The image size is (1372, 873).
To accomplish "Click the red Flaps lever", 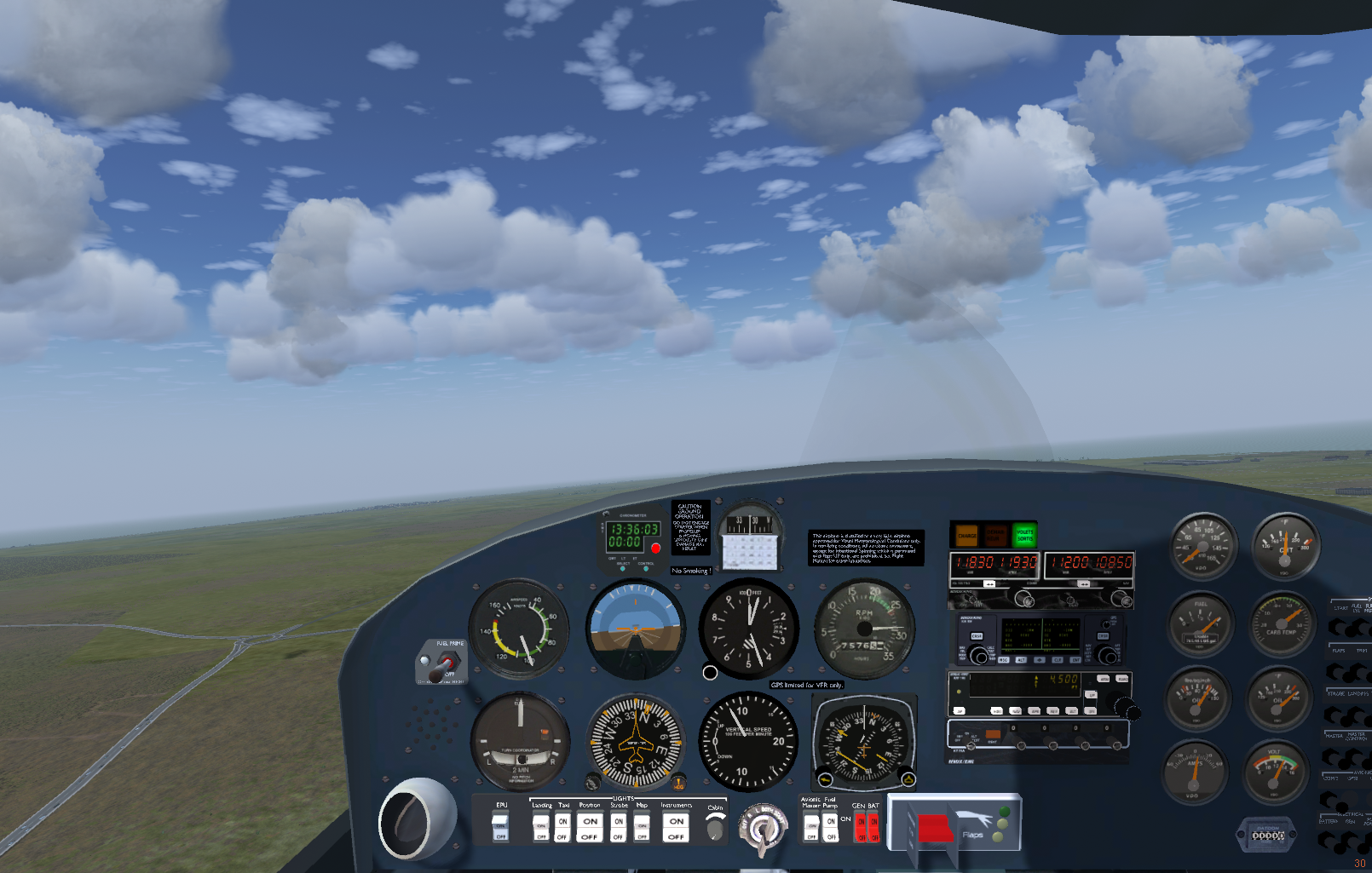I will (934, 828).
